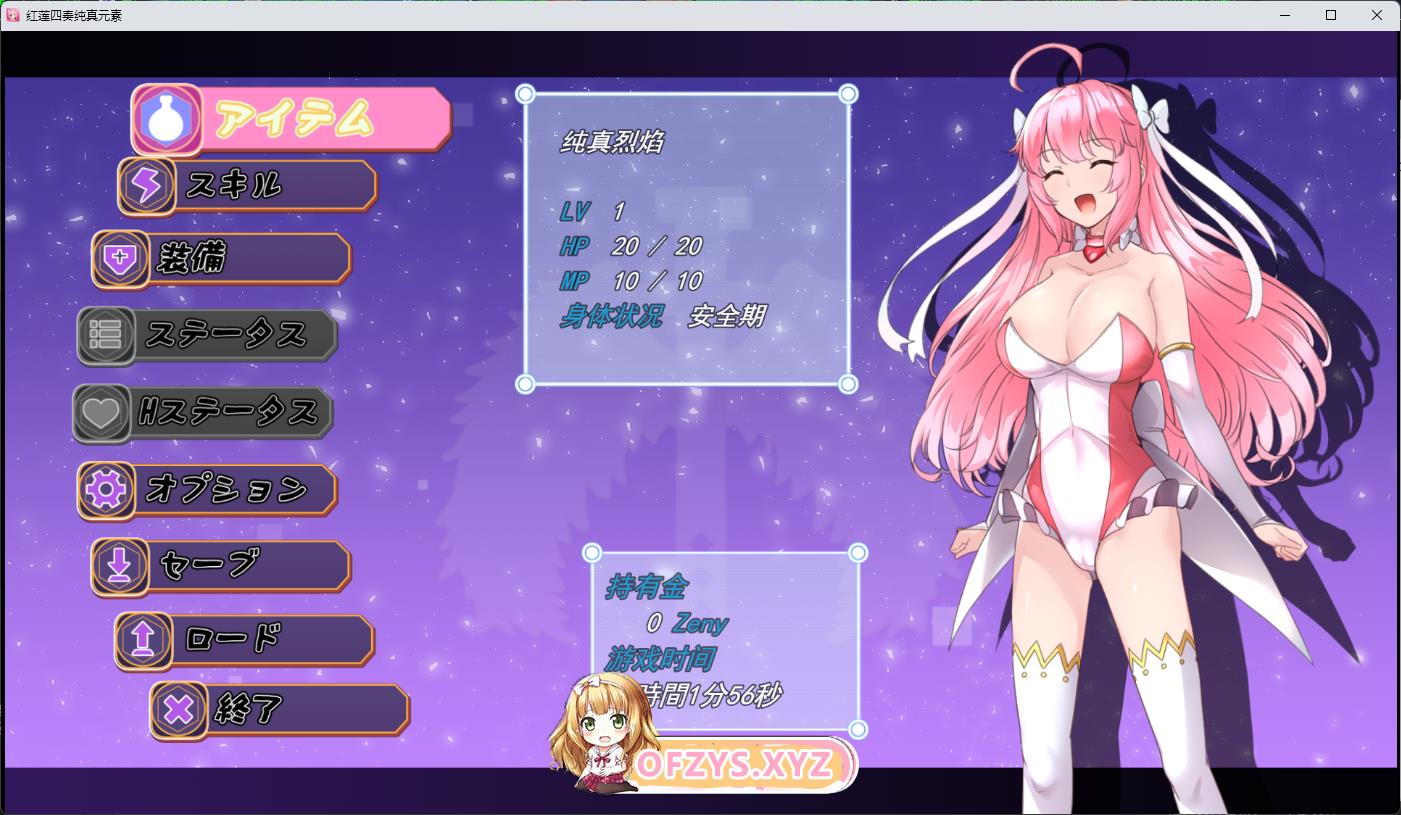Minimize the game window
This screenshot has height=815, width=1401.
point(1285,15)
